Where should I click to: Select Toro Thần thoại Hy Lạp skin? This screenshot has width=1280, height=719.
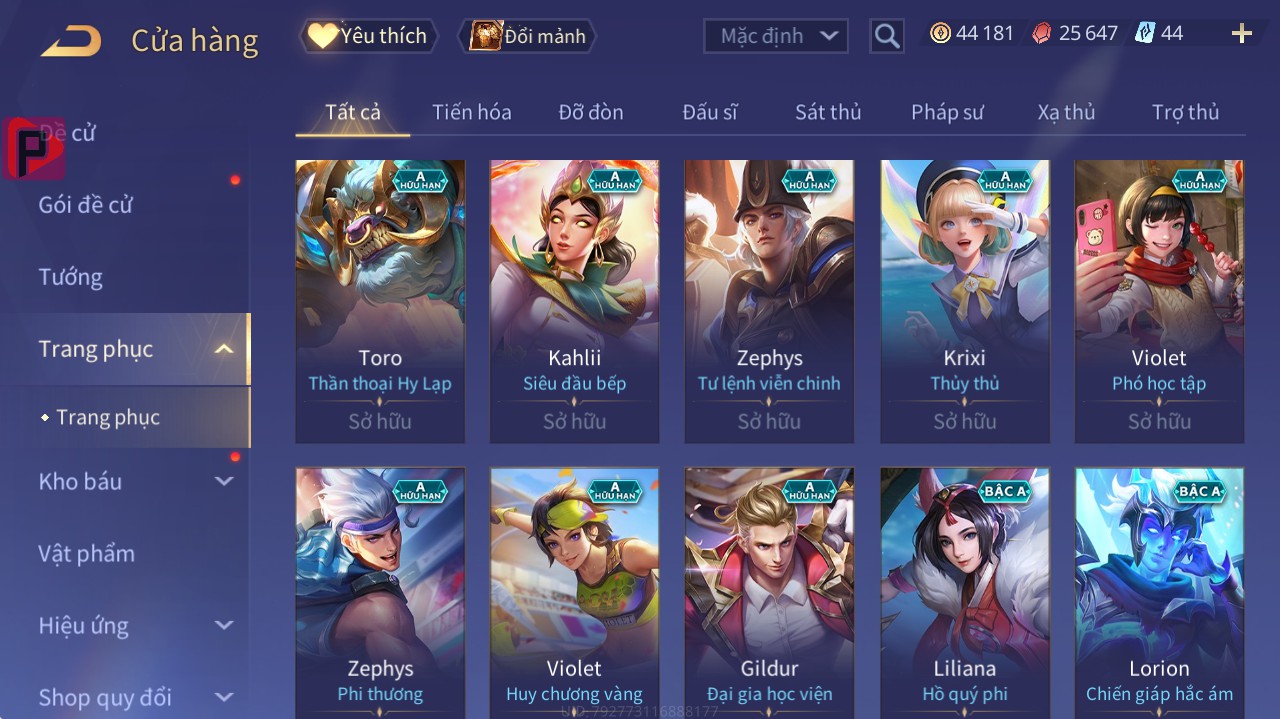[380, 300]
